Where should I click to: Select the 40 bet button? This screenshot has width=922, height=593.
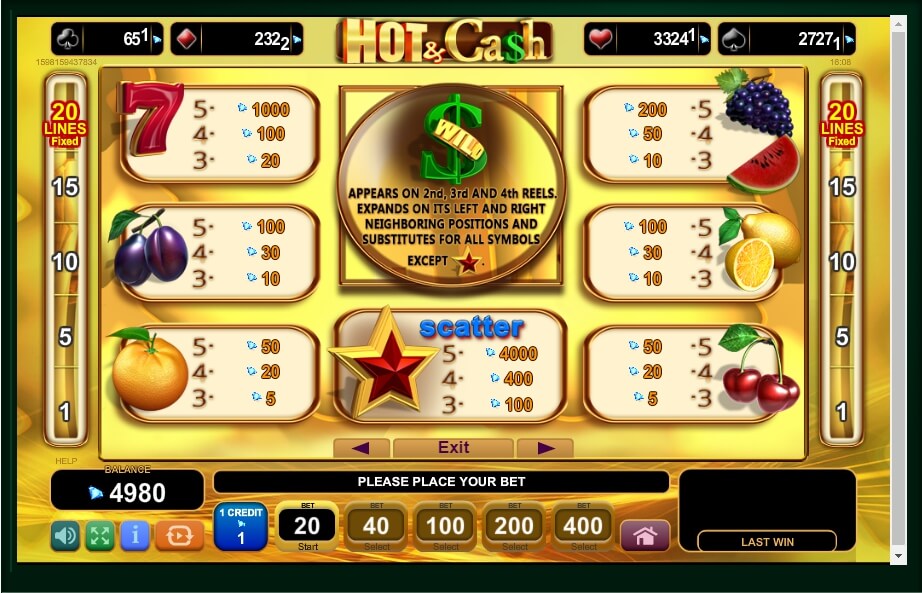[x=376, y=527]
